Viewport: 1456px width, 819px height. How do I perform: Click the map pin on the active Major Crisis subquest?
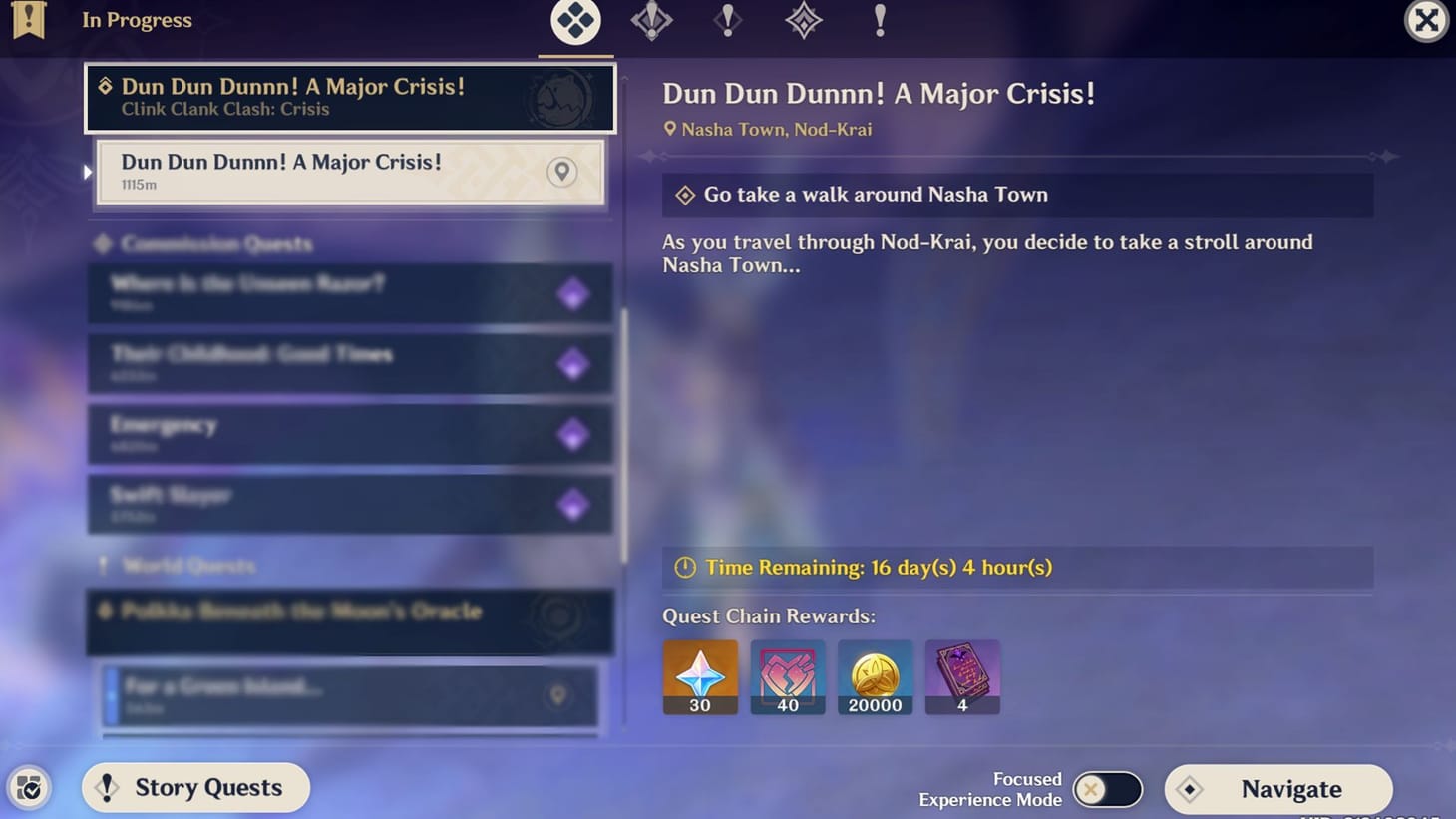(x=561, y=172)
